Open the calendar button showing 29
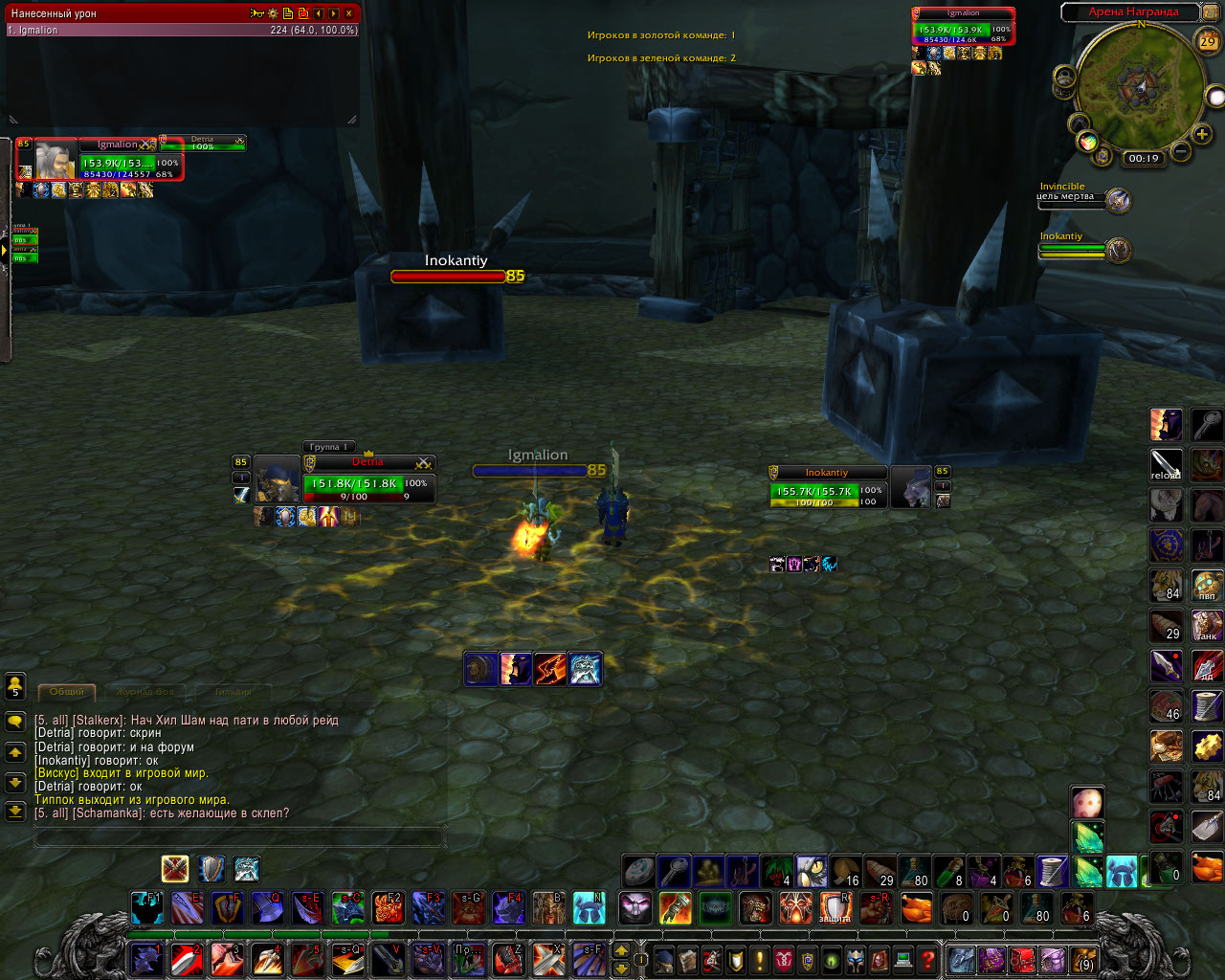This screenshot has width=1225, height=980. coord(1208,41)
